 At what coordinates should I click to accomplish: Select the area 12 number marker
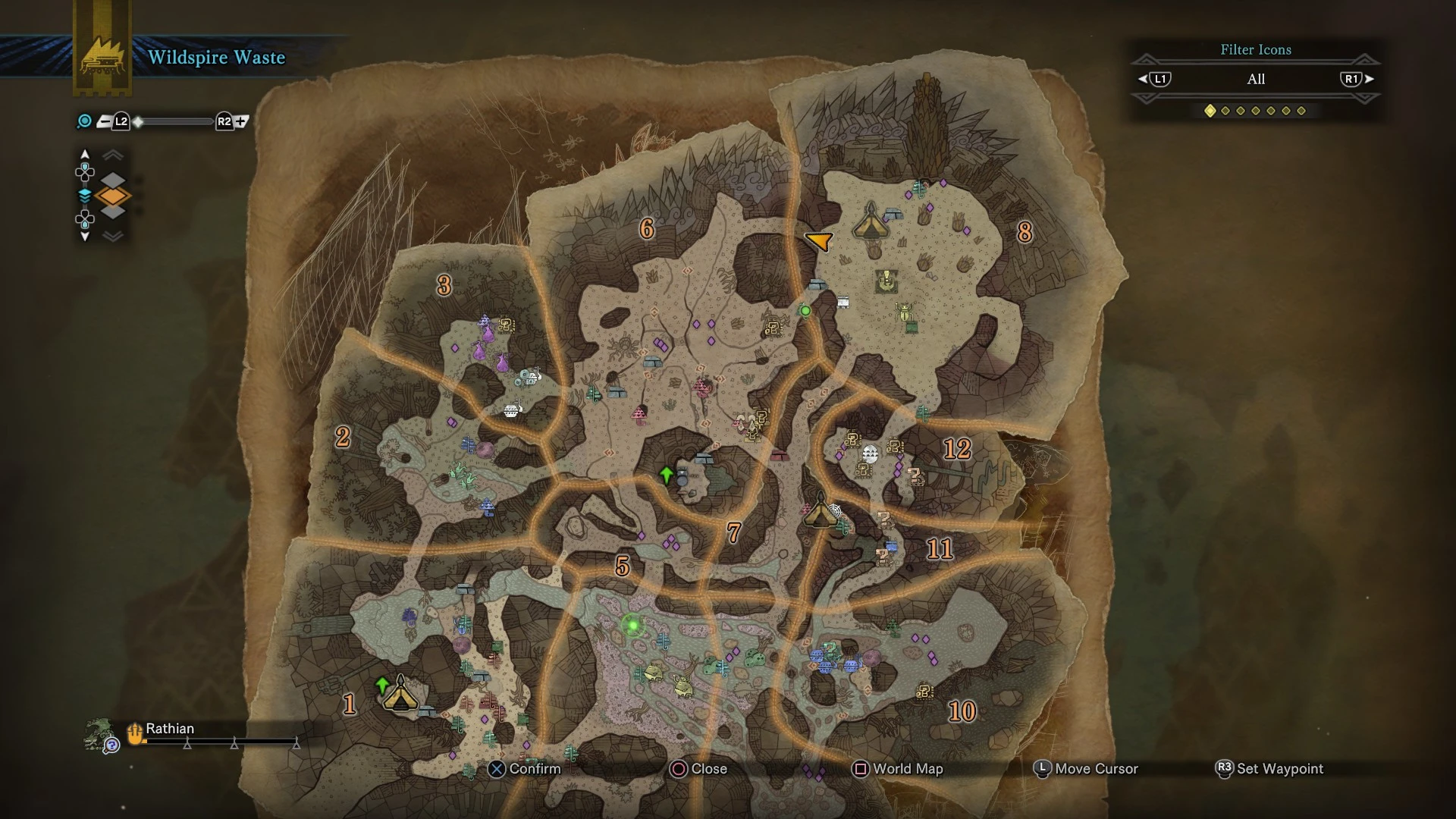pos(957,449)
